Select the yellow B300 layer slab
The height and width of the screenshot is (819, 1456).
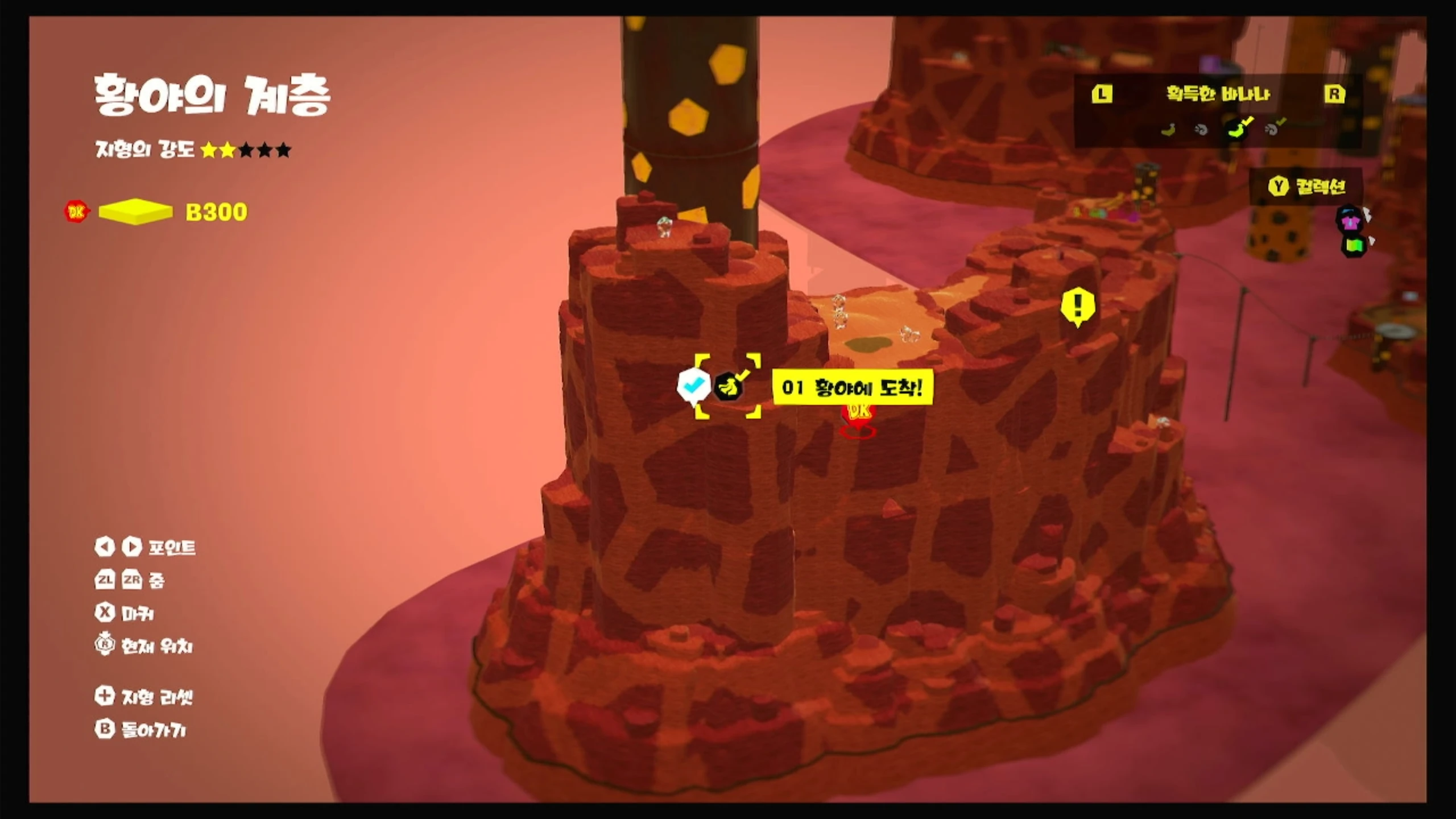point(135,212)
